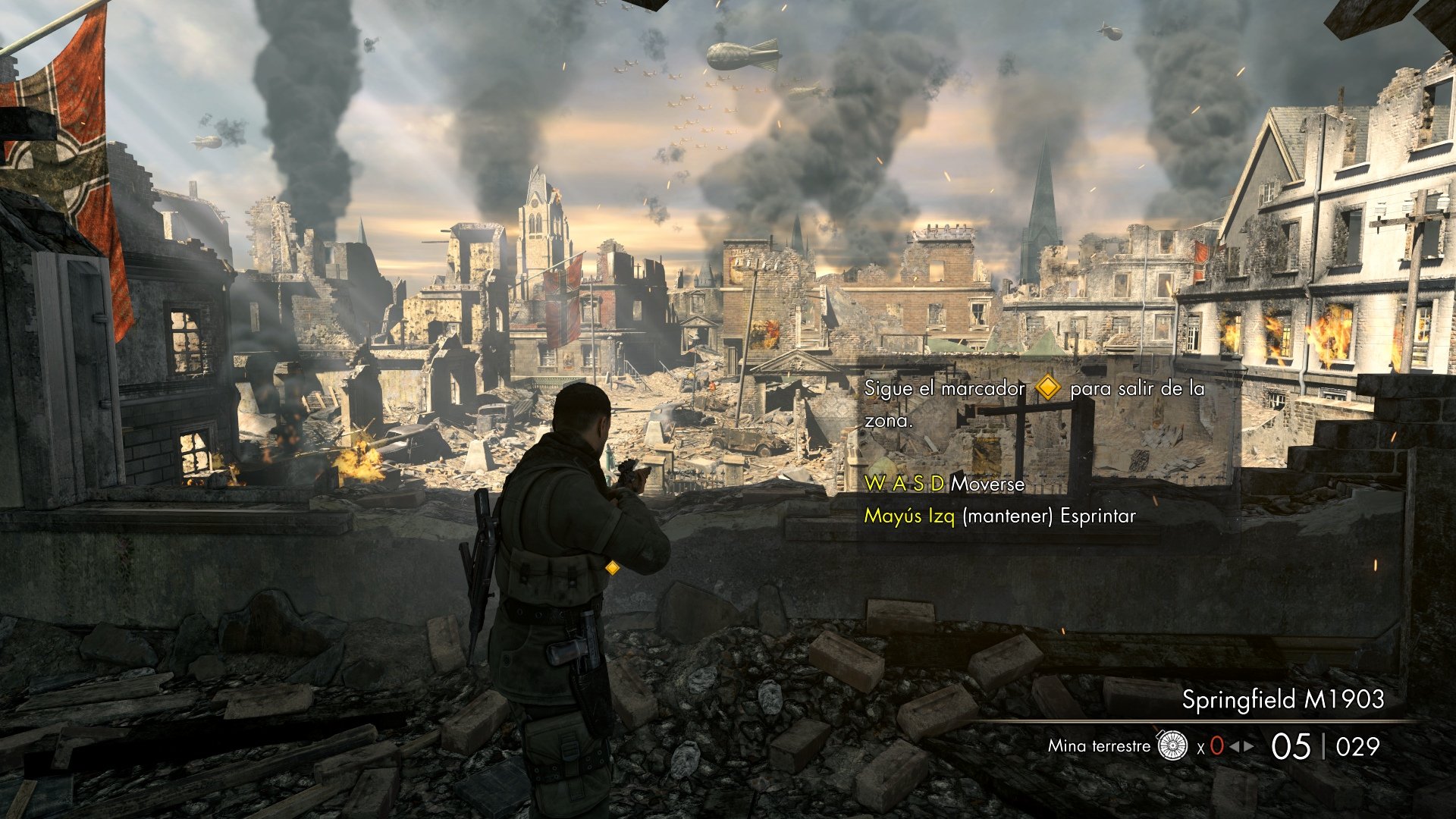Screen dimensions: 1456x819
Task: Click the Mina terrestre text entry
Action: [1098, 747]
